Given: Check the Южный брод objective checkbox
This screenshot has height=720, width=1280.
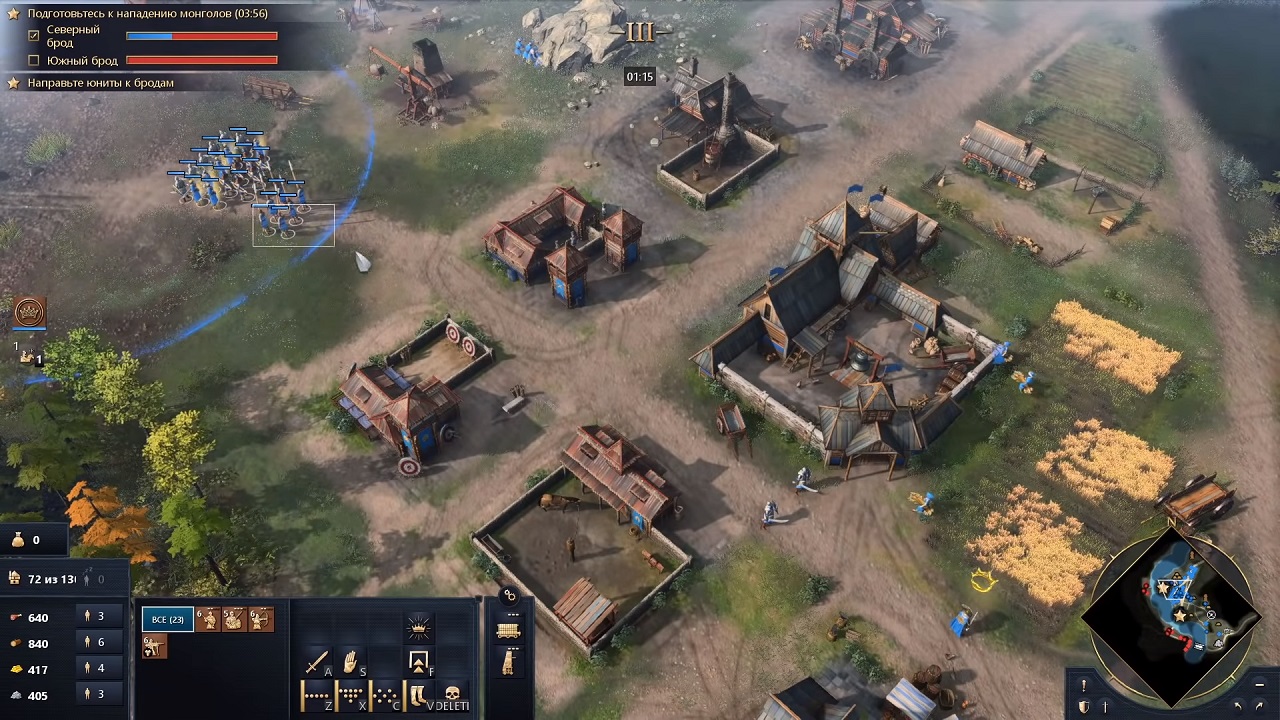Looking at the screenshot, I should coord(34,60).
